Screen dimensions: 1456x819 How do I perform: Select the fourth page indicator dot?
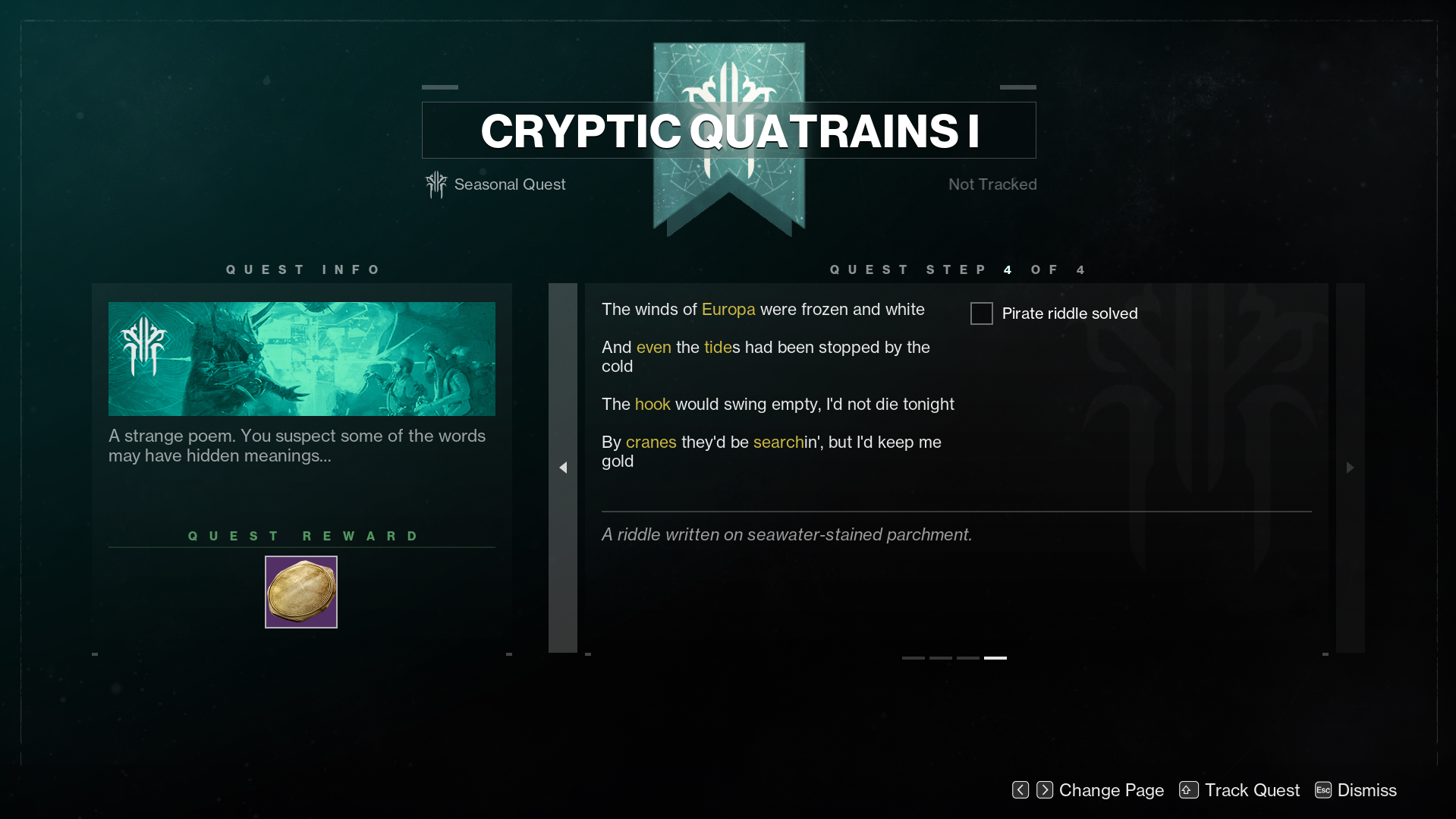click(x=995, y=657)
